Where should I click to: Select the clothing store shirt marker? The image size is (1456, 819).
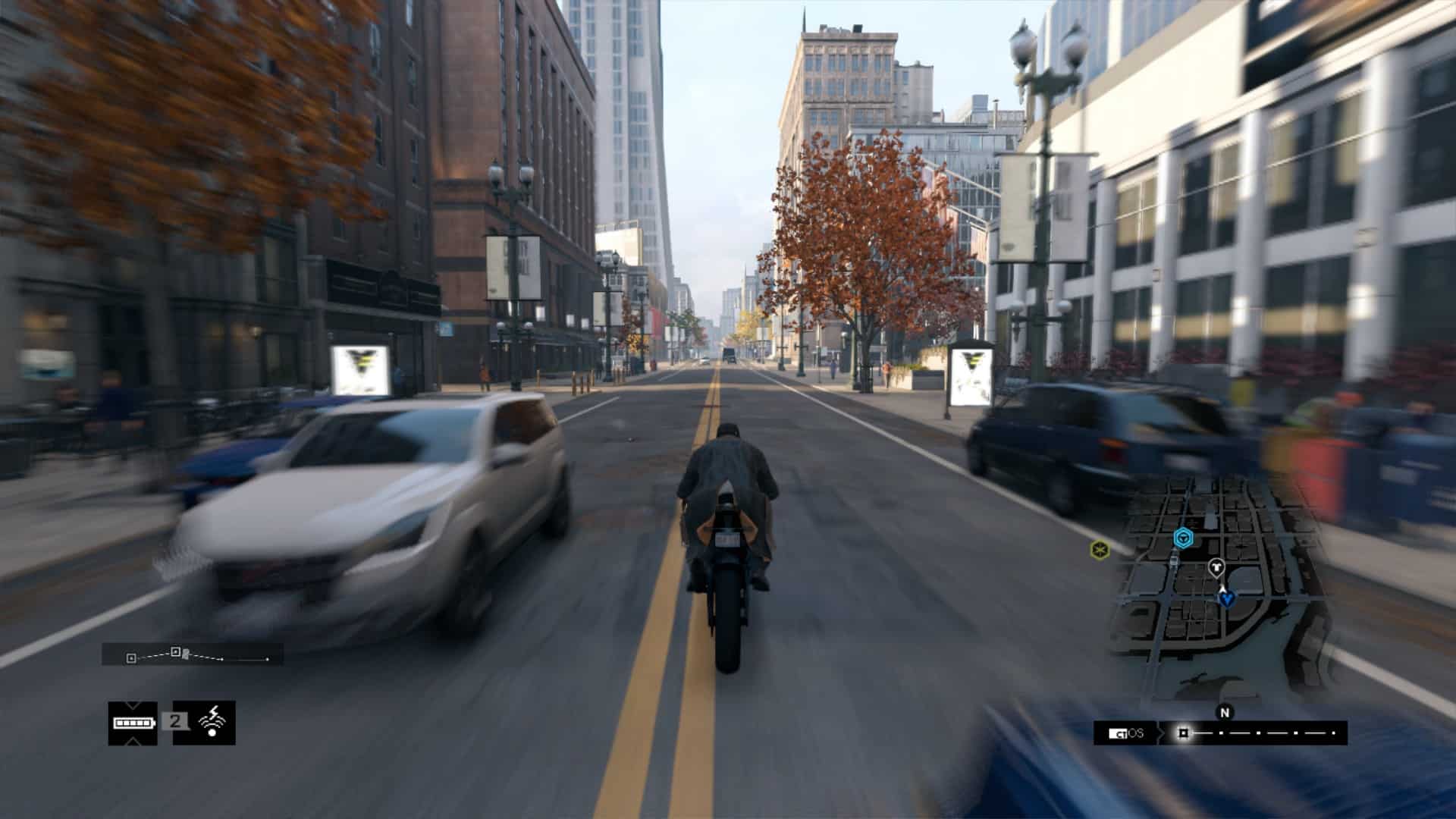pos(1216,566)
